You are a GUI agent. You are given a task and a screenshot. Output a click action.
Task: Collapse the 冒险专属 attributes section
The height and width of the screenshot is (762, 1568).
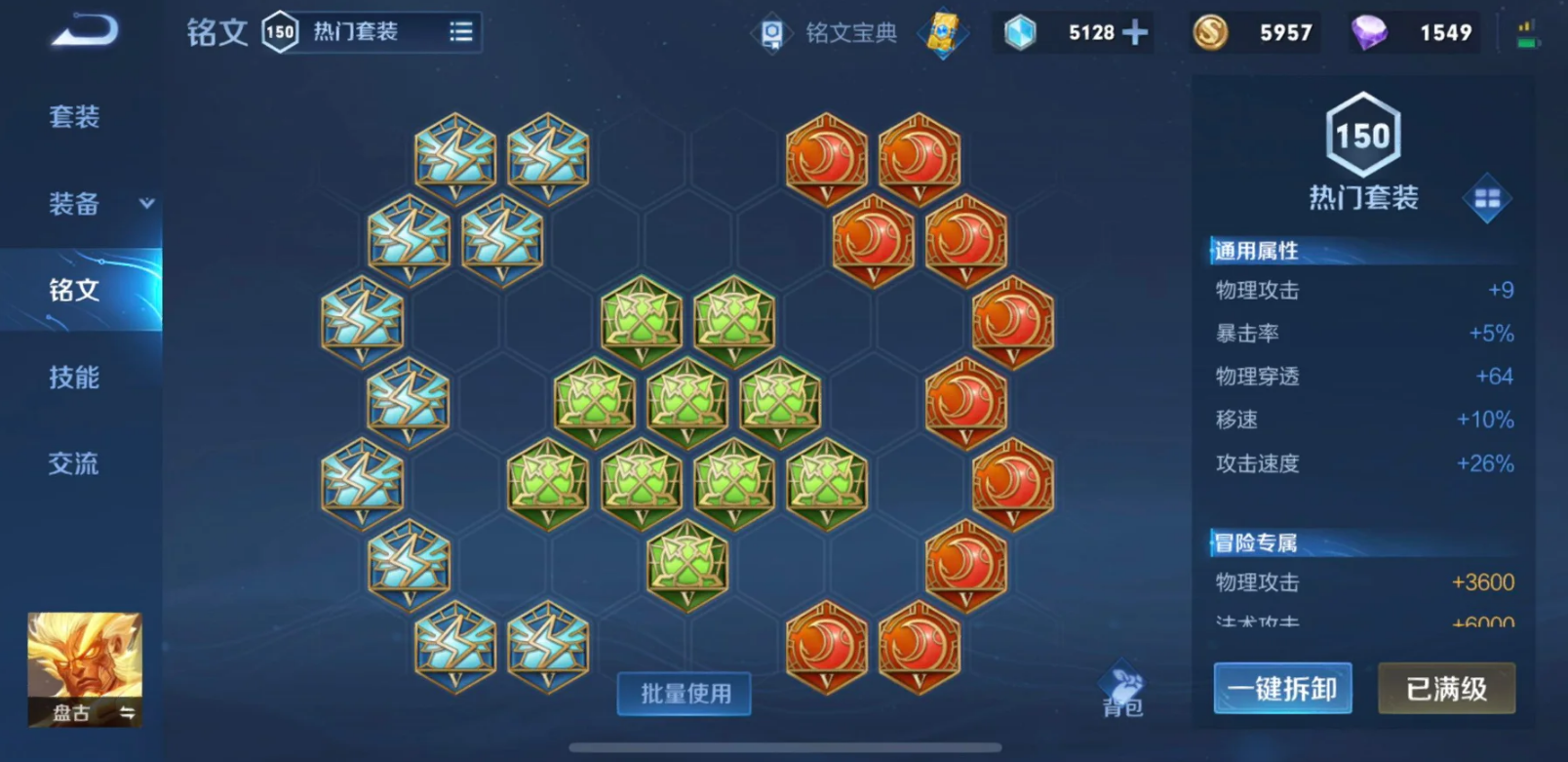tap(1258, 541)
